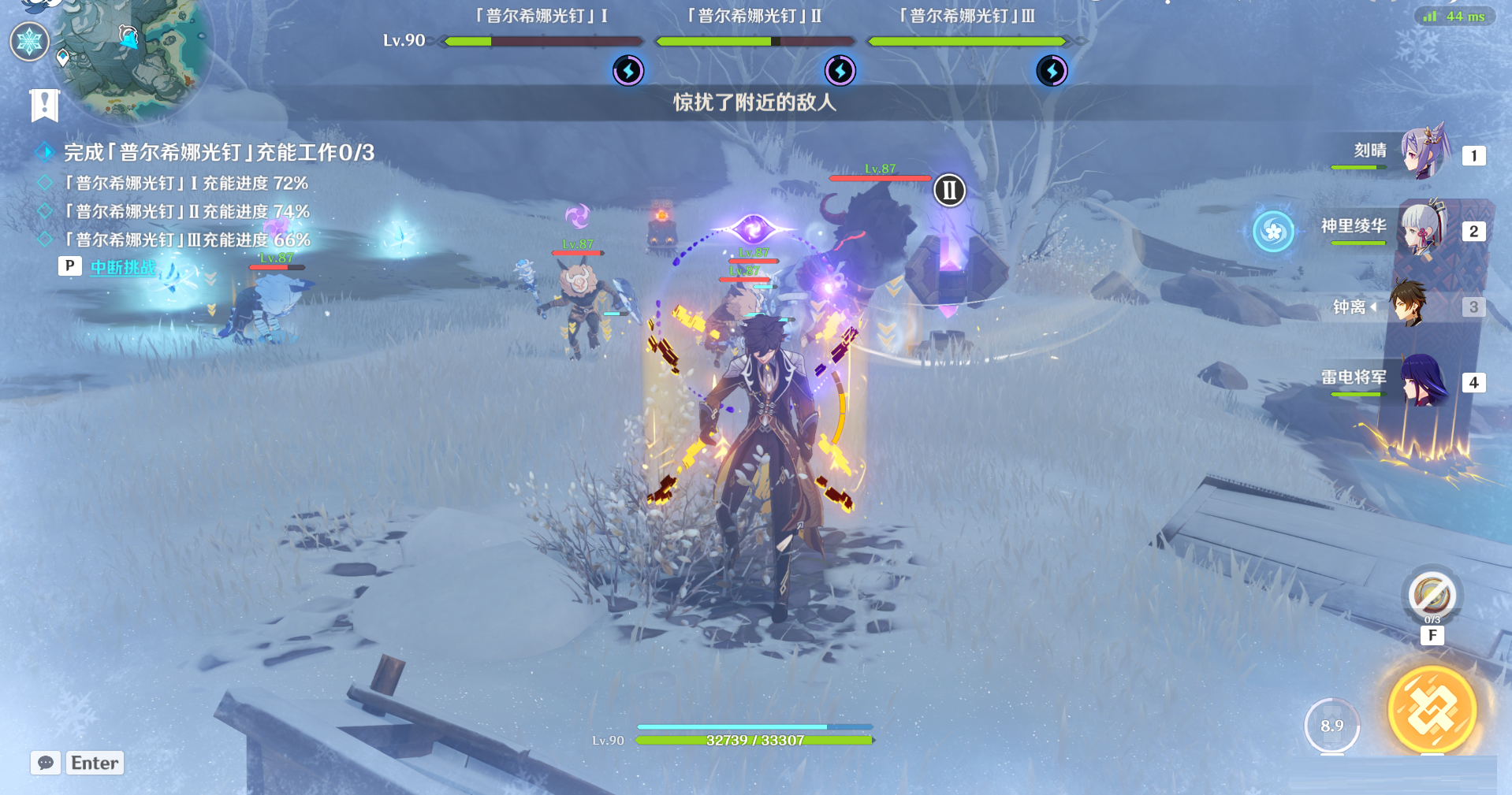Activate Zhongli's golden elemental burst icon
This screenshot has width=1512, height=795.
click(1433, 709)
